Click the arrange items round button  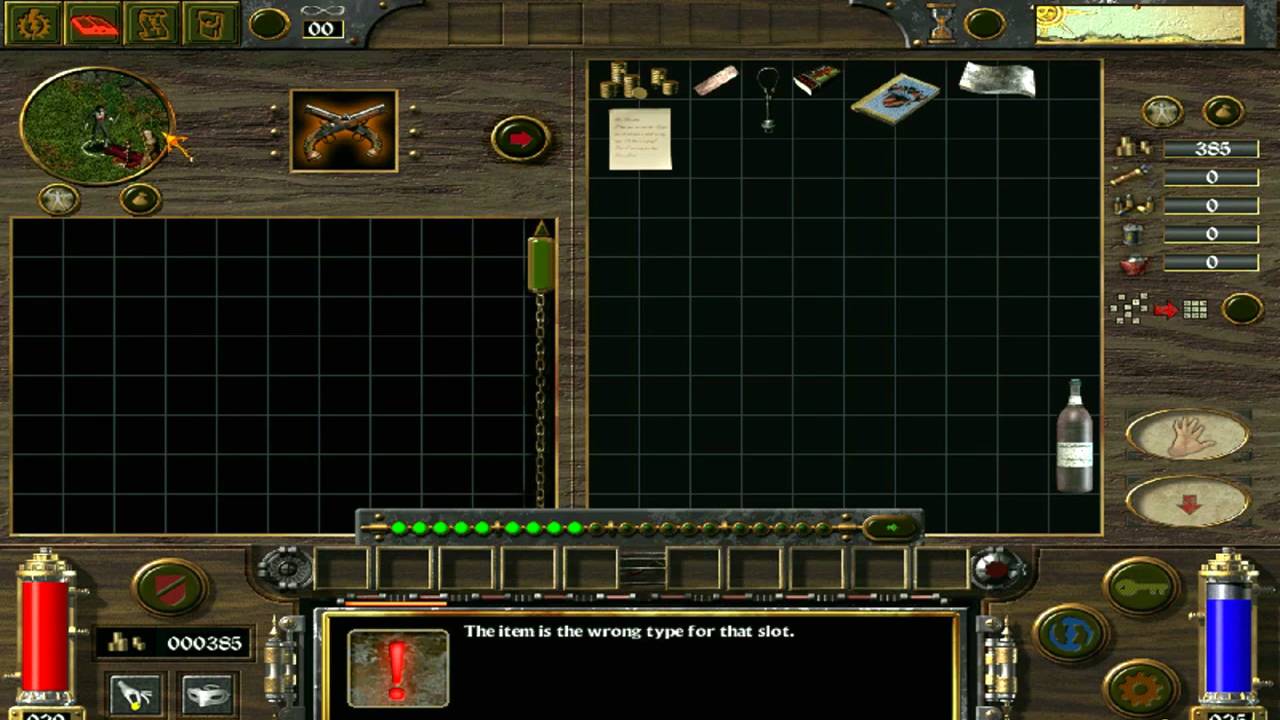tap(1242, 309)
